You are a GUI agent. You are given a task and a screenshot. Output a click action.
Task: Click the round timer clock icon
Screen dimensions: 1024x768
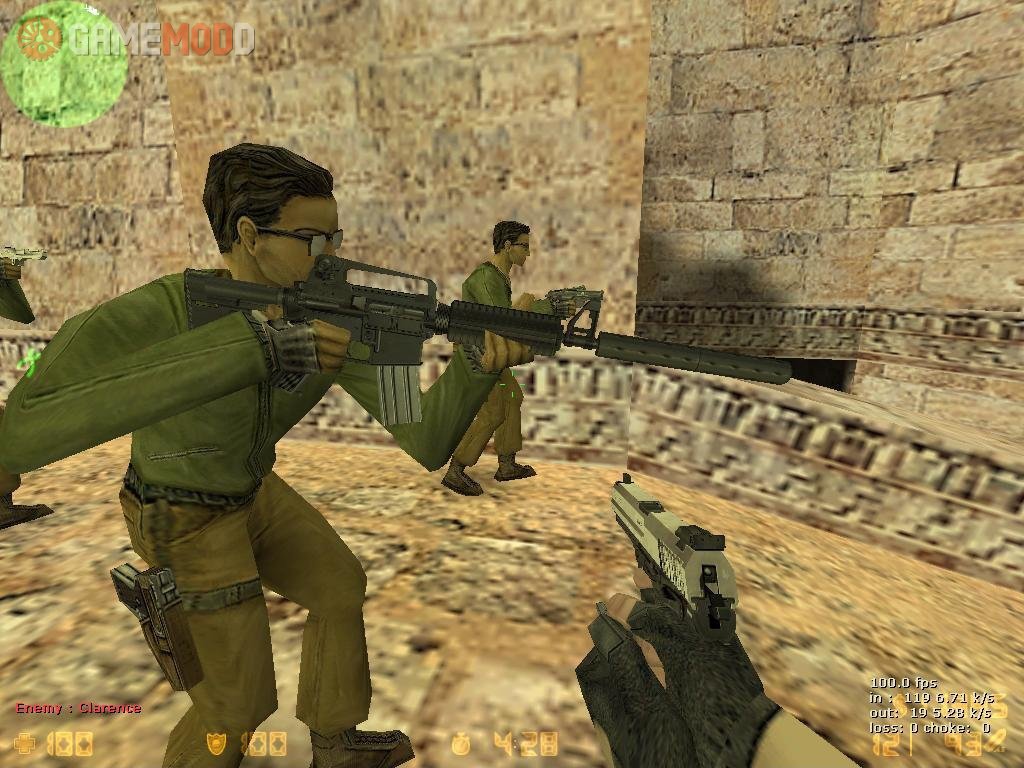click(461, 743)
